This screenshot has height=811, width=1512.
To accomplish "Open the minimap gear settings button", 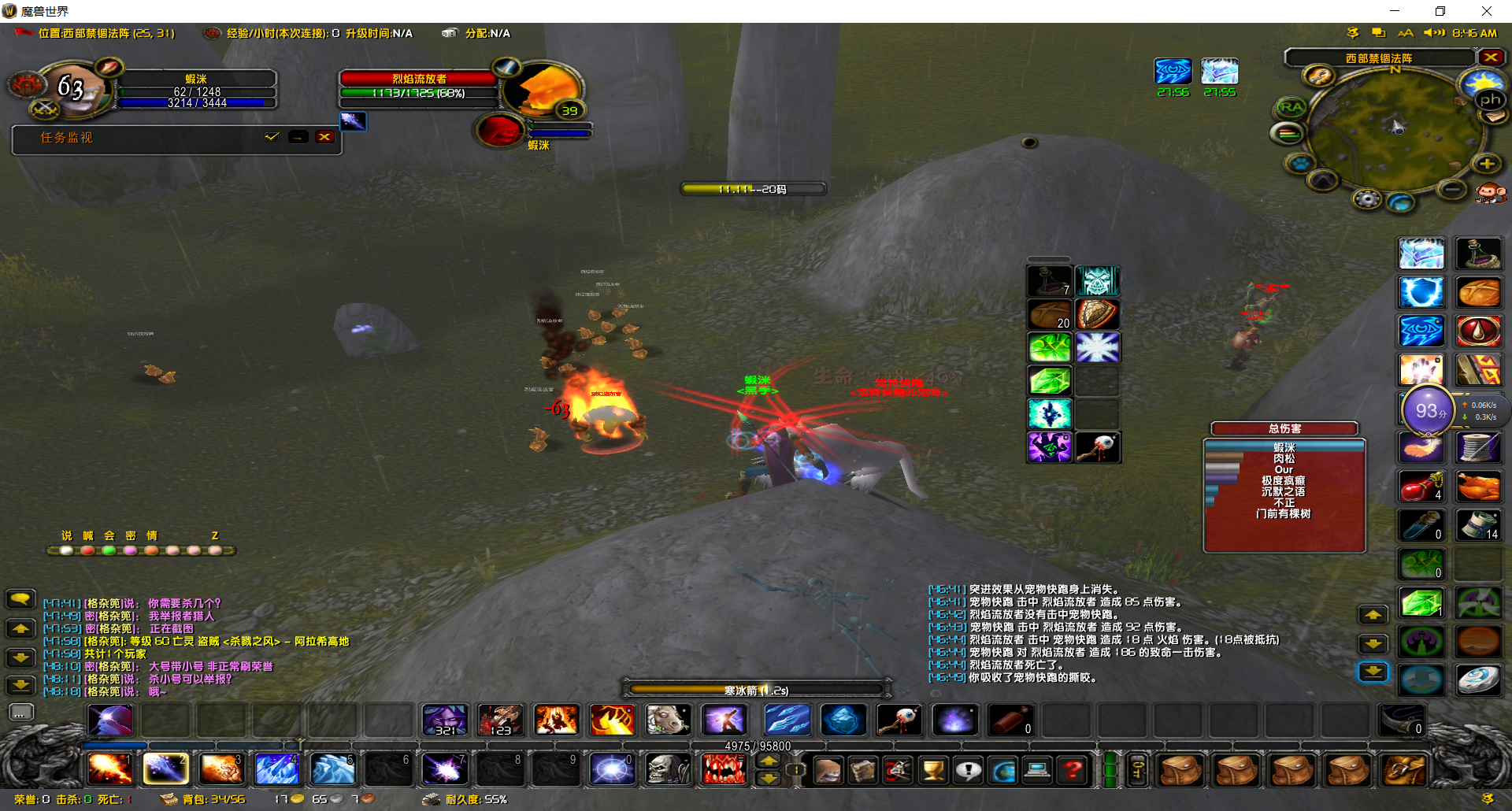I will (x=1367, y=199).
